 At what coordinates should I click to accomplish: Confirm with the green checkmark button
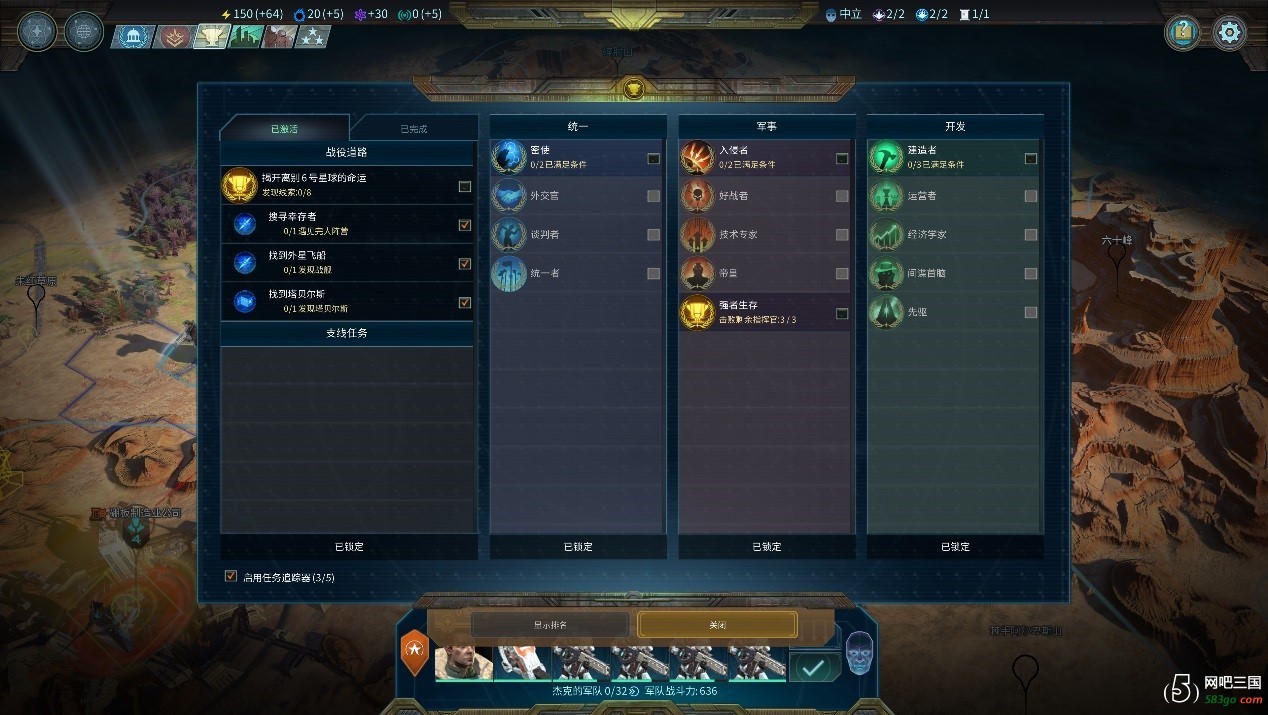pos(814,666)
